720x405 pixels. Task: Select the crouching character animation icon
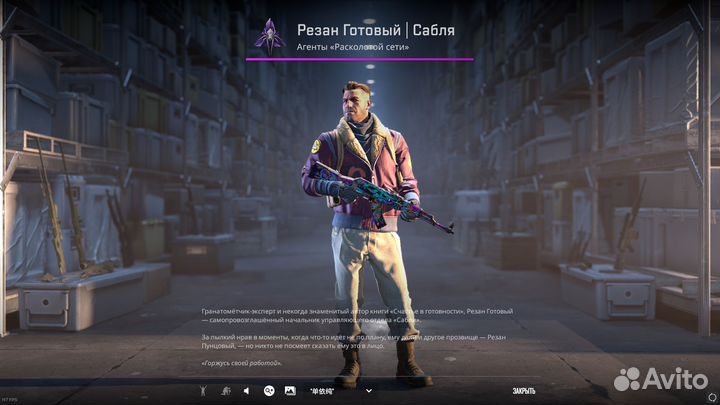(226, 390)
